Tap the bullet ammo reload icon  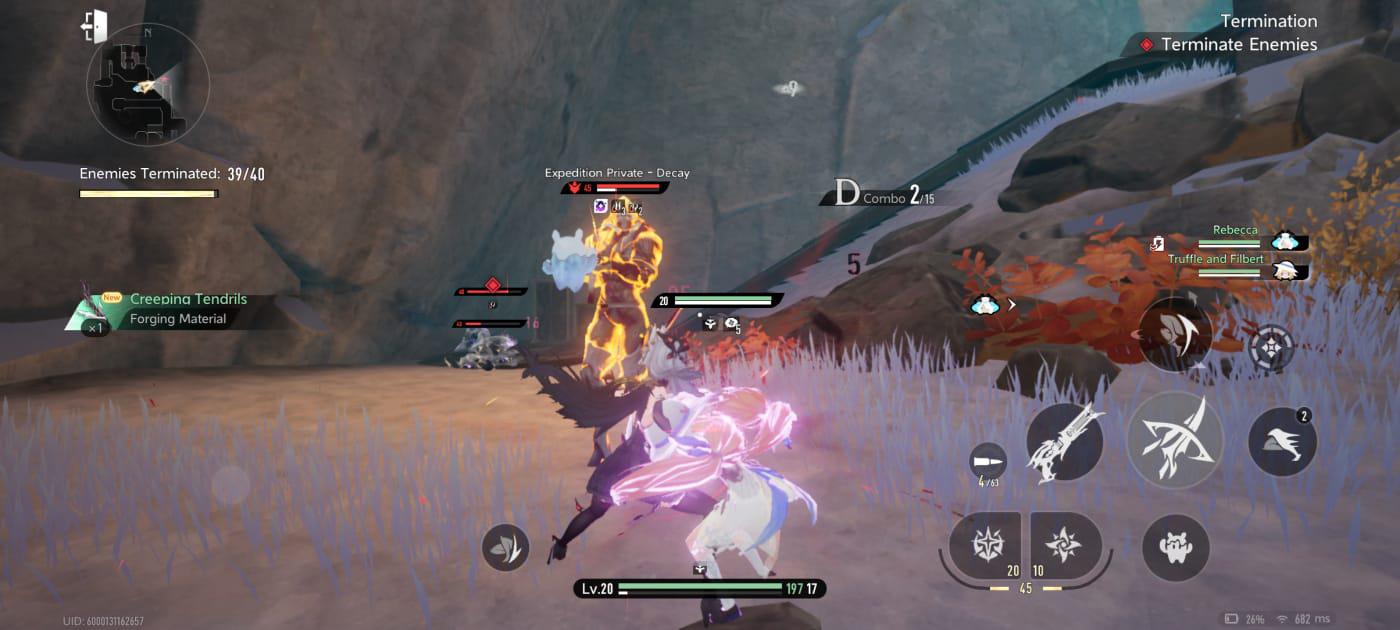click(x=988, y=462)
